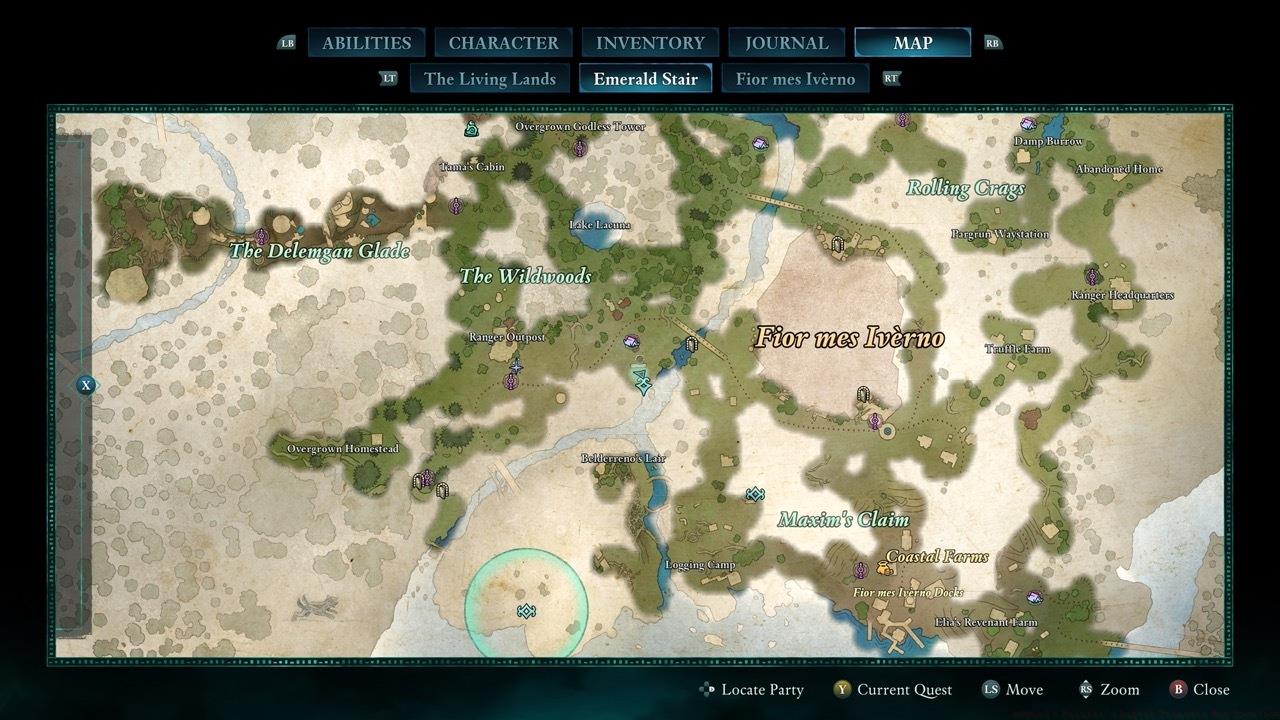Open the JOURNAL tab
Screen dimensions: 1280x720
click(x=785, y=42)
